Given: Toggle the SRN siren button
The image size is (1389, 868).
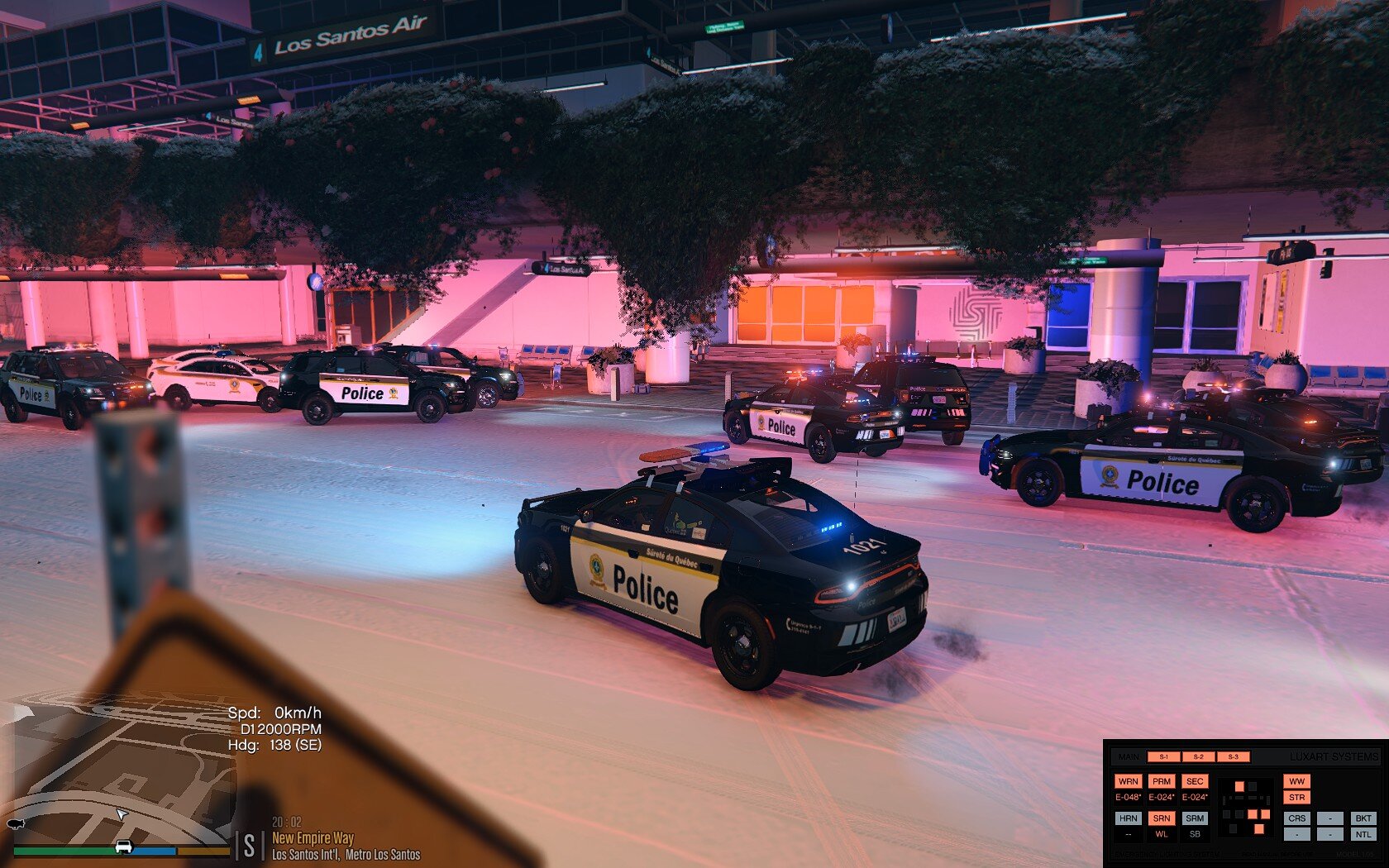Looking at the screenshot, I should pos(1162,818).
